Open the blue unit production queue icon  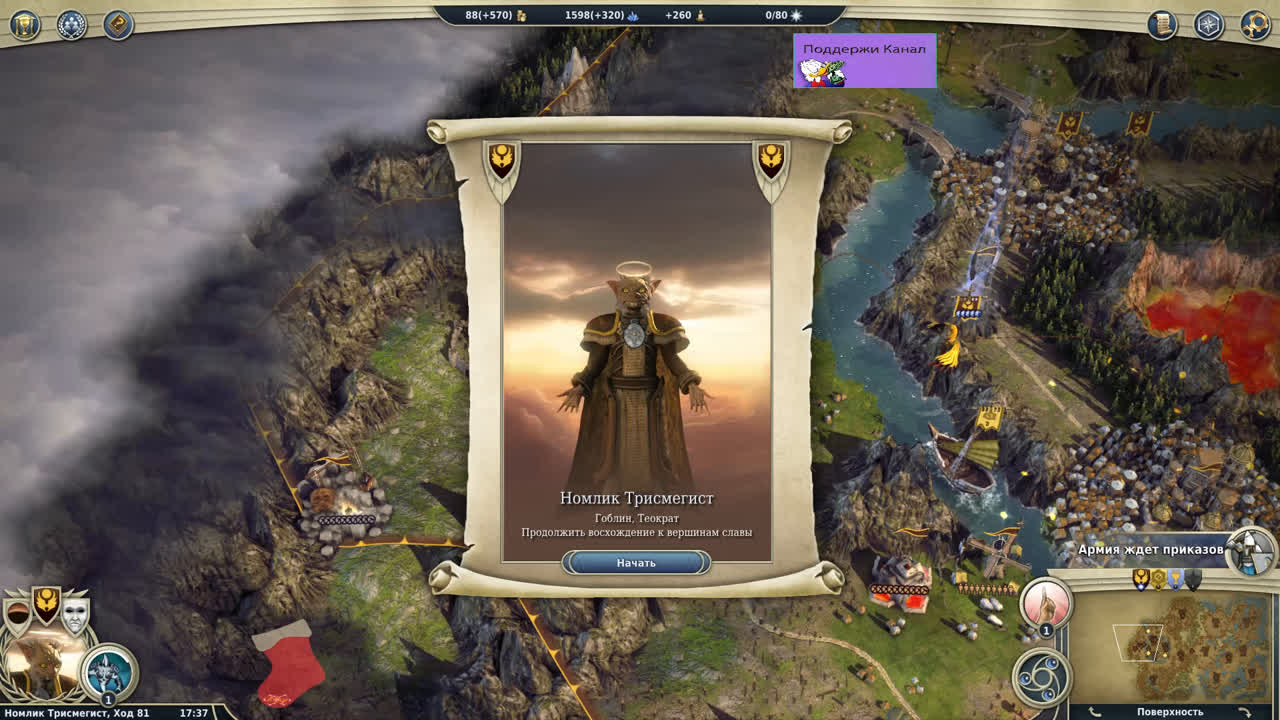[108, 672]
